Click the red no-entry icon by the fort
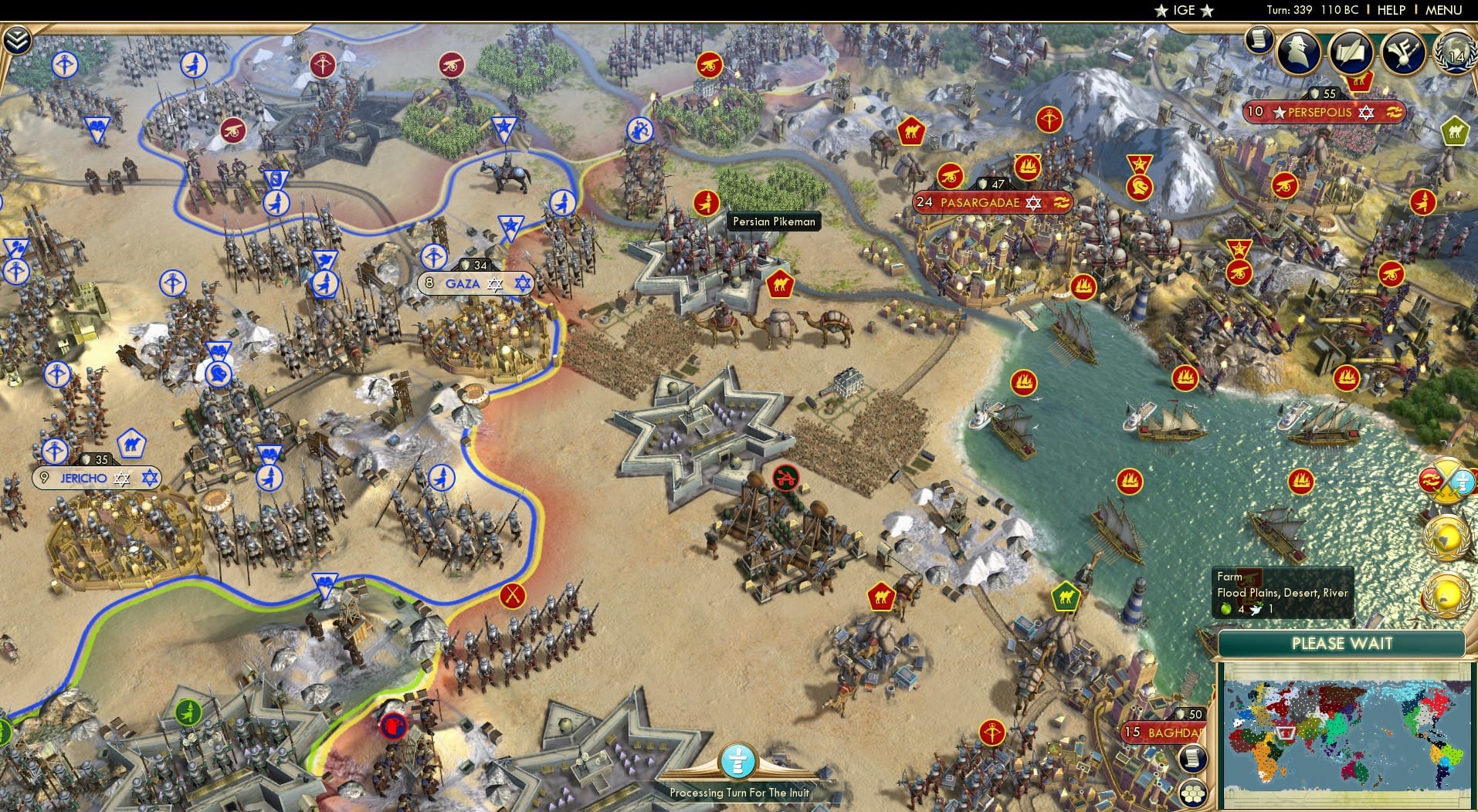Screen dimensions: 1478x812 (785, 478)
